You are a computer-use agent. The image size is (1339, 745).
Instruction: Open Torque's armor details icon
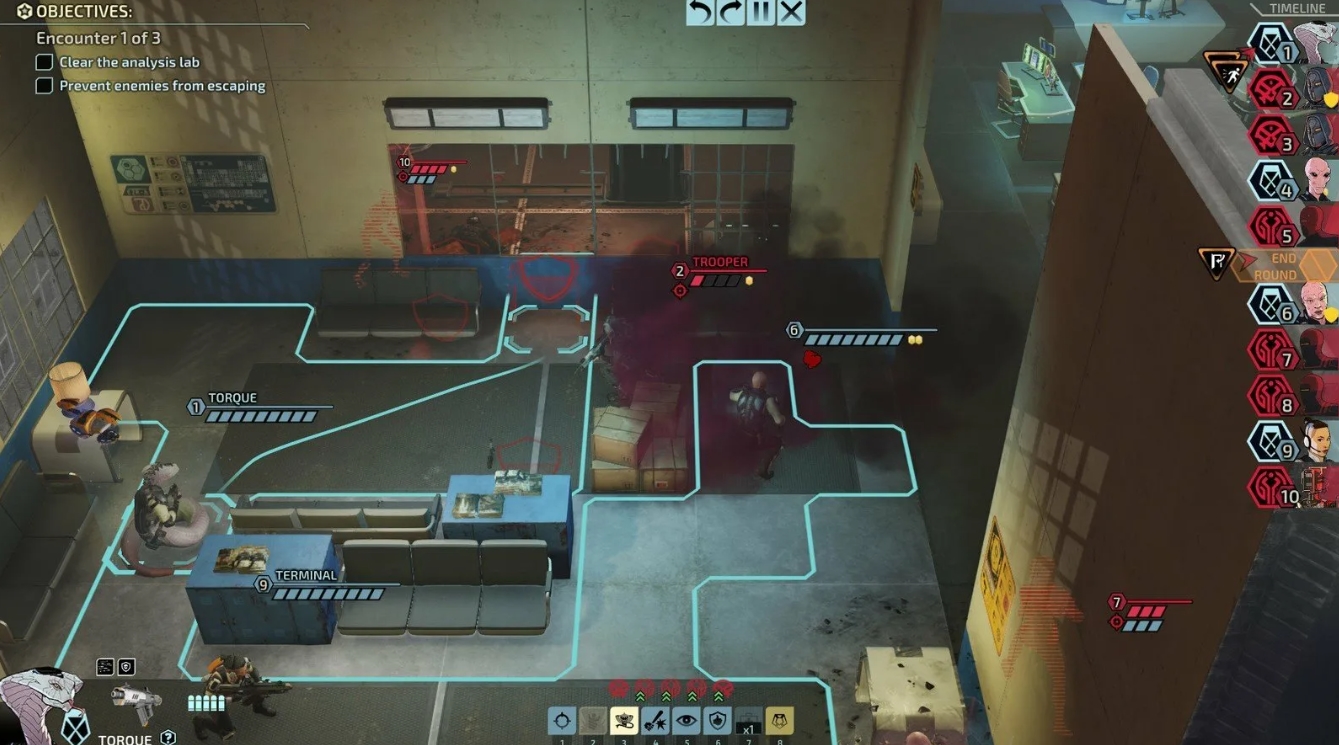pyautogui.click(x=126, y=666)
